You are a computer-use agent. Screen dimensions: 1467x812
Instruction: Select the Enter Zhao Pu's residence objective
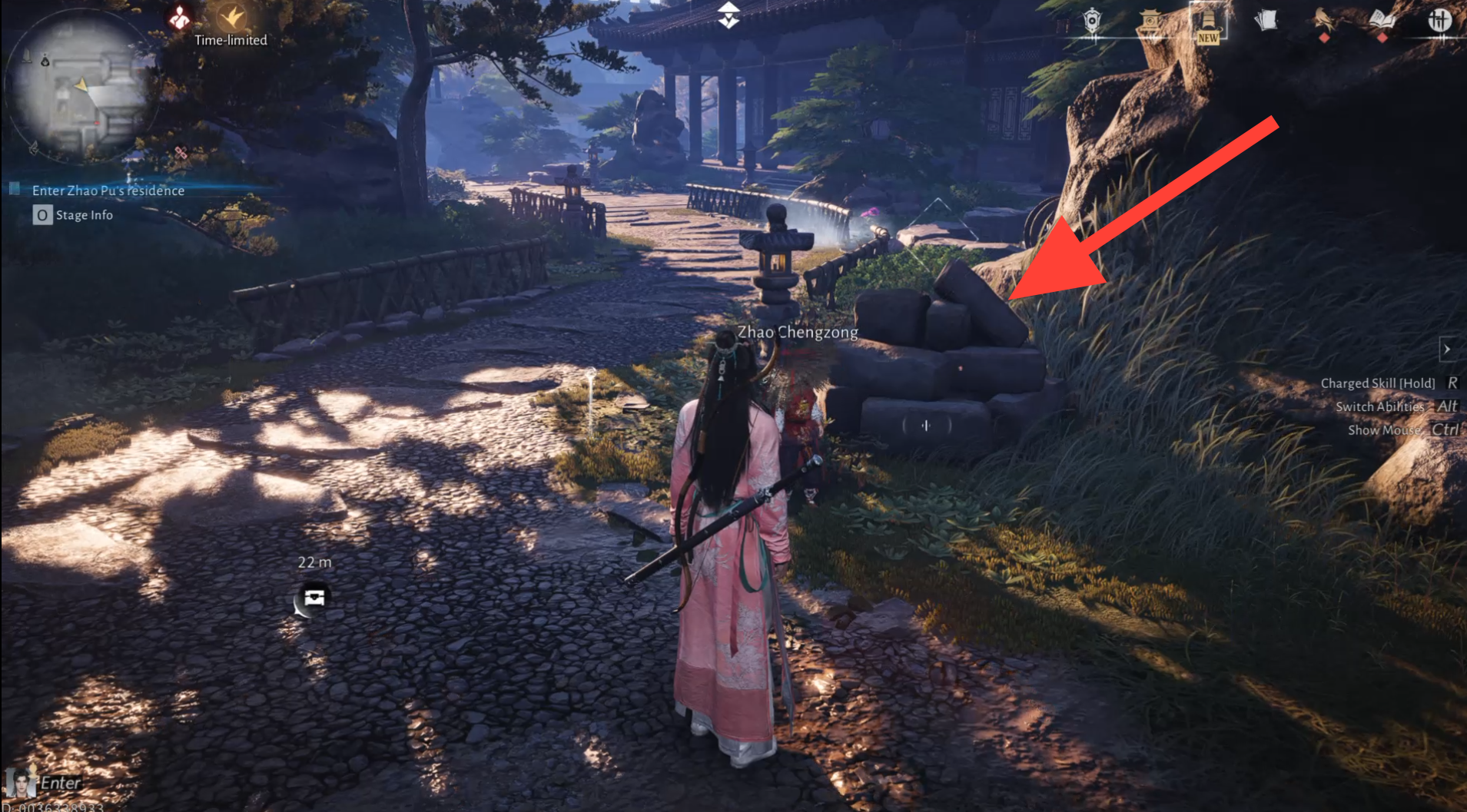pos(108,191)
